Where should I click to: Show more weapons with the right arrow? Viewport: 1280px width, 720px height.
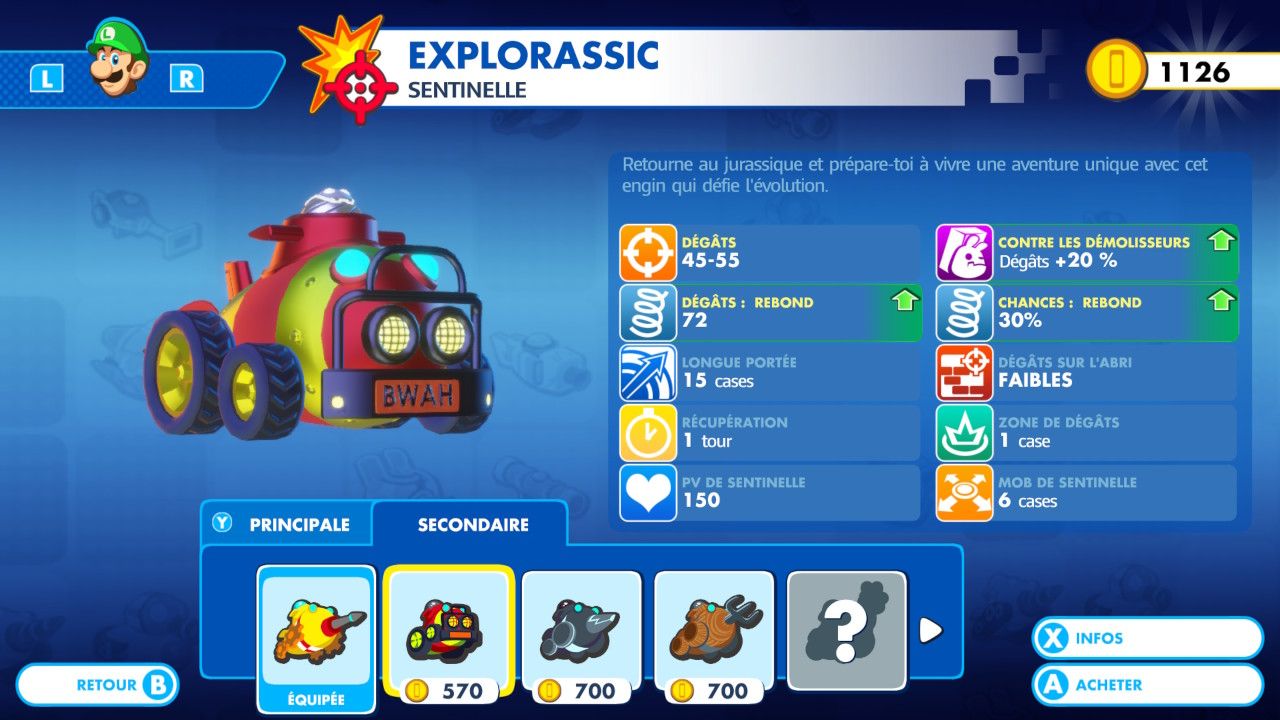pyautogui.click(x=930, y=630)
